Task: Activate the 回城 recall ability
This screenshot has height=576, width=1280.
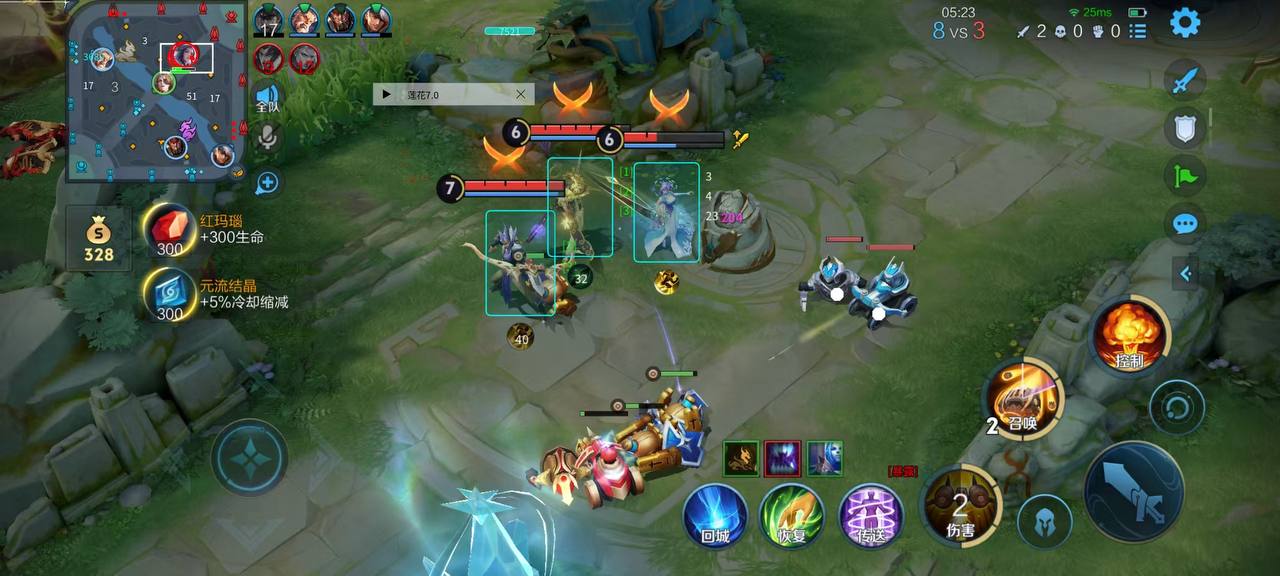Action: (715, 515)
